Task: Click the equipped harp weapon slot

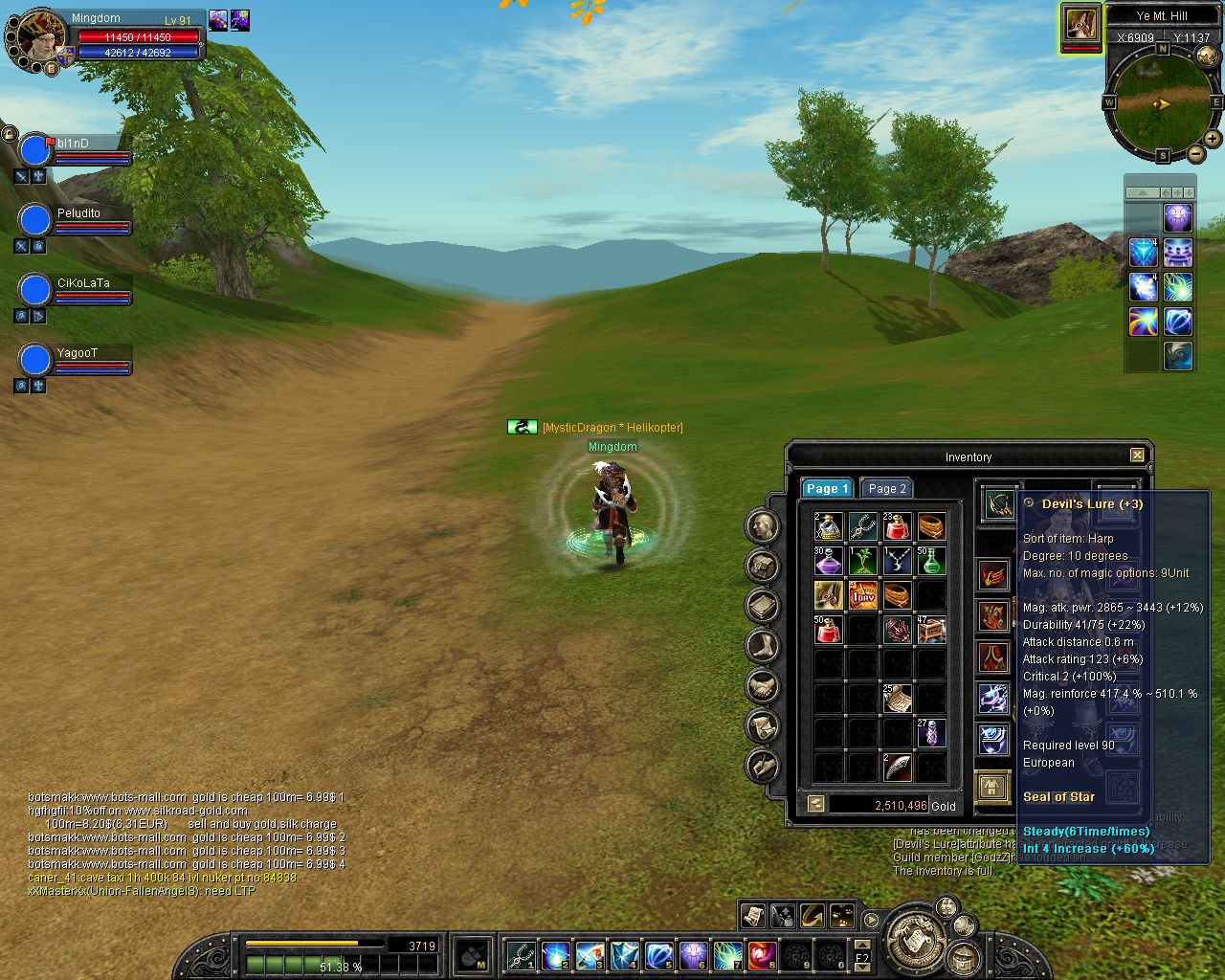Action: 999,503
